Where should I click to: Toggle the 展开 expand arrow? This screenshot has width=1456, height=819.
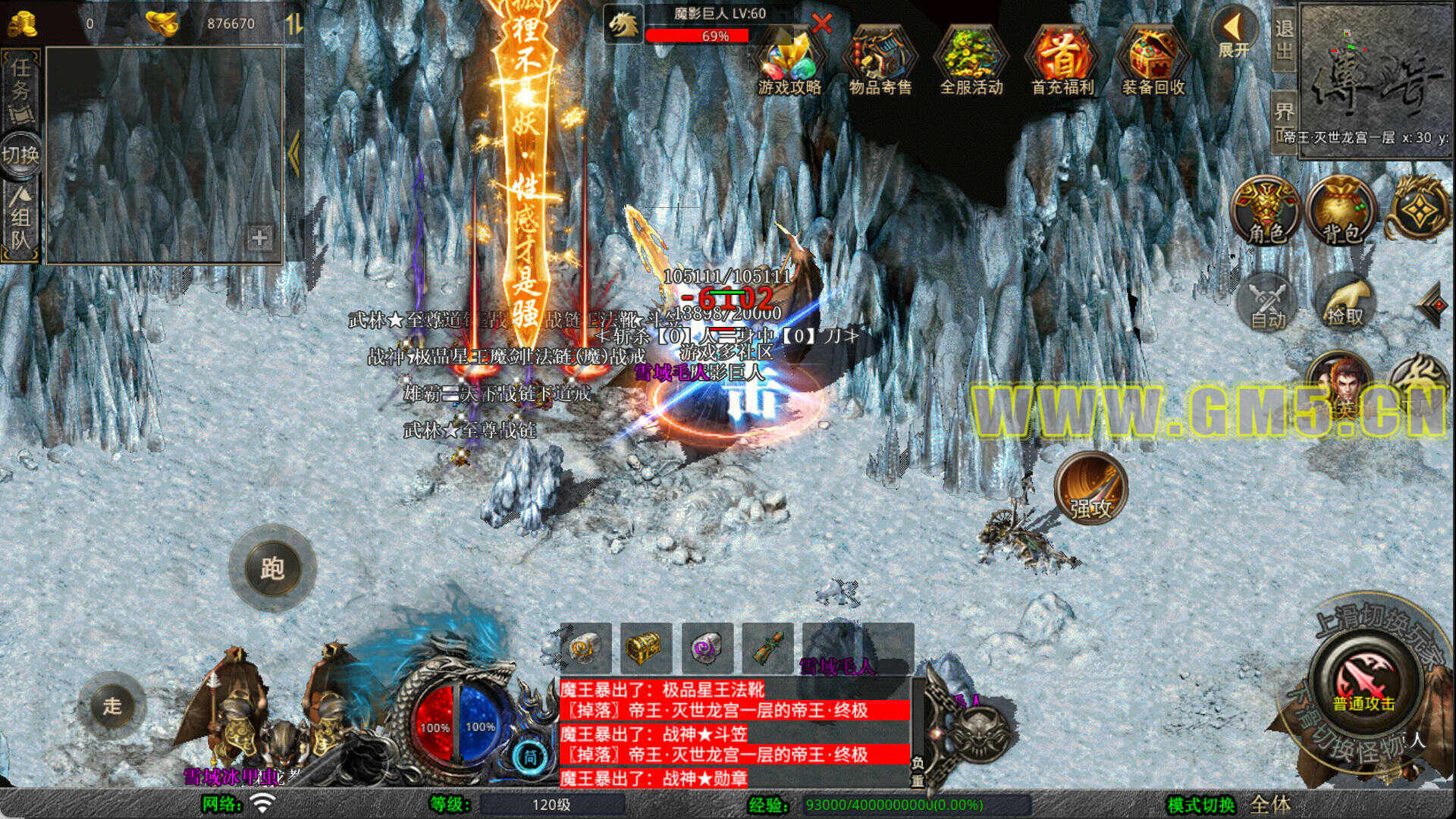(1233, 33)
